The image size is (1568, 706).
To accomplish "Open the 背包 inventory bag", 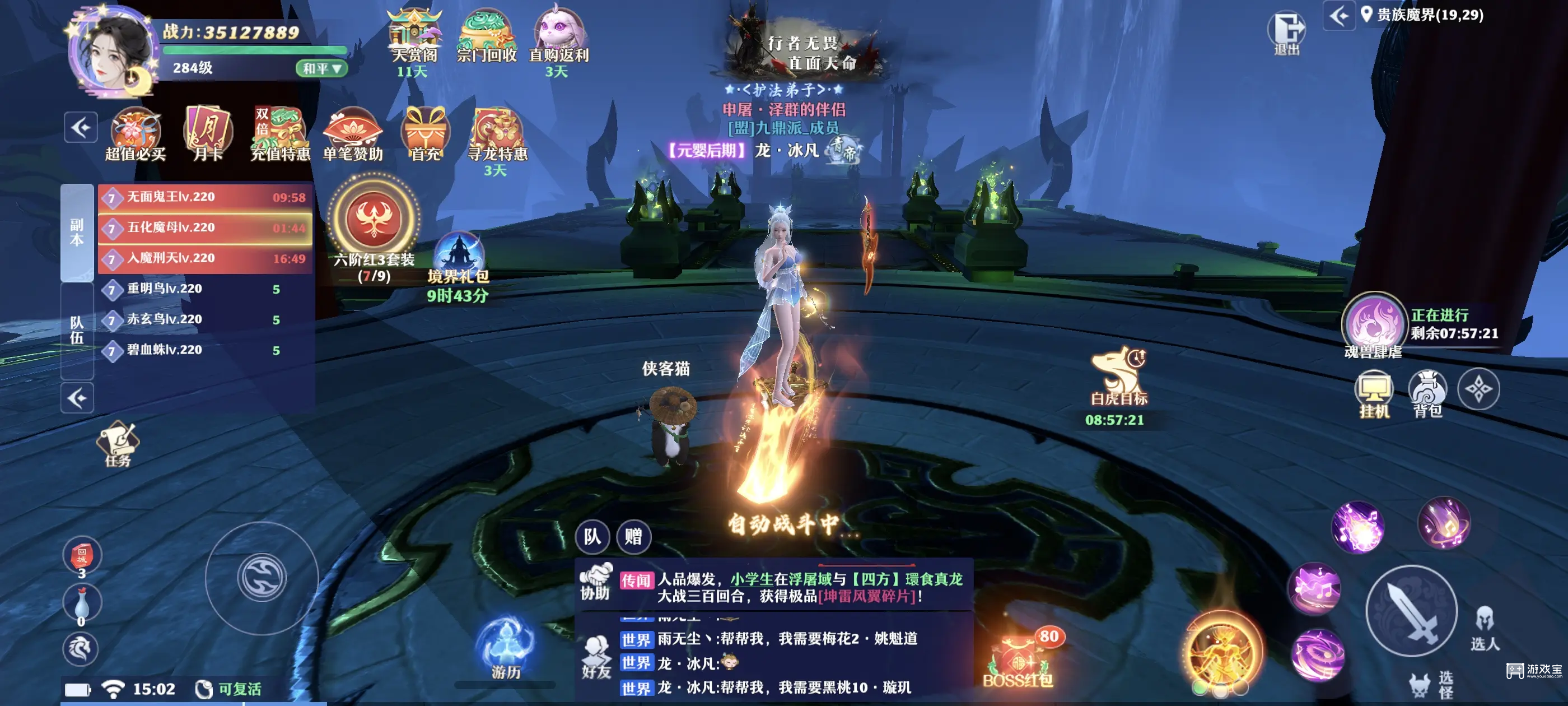I will coord(1427,393).
